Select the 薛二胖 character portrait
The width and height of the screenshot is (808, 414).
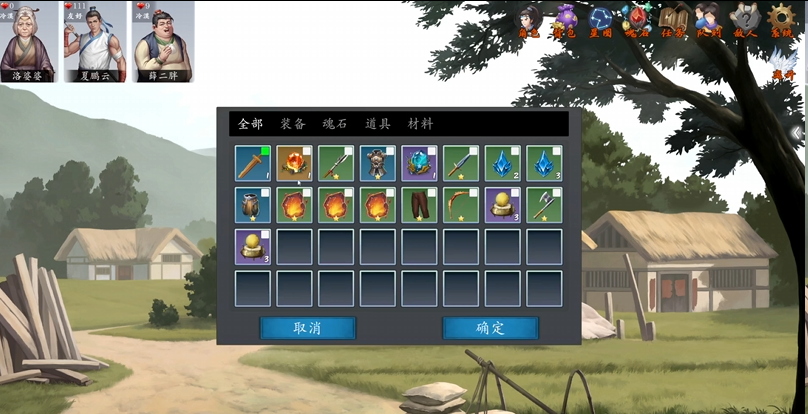163,41
